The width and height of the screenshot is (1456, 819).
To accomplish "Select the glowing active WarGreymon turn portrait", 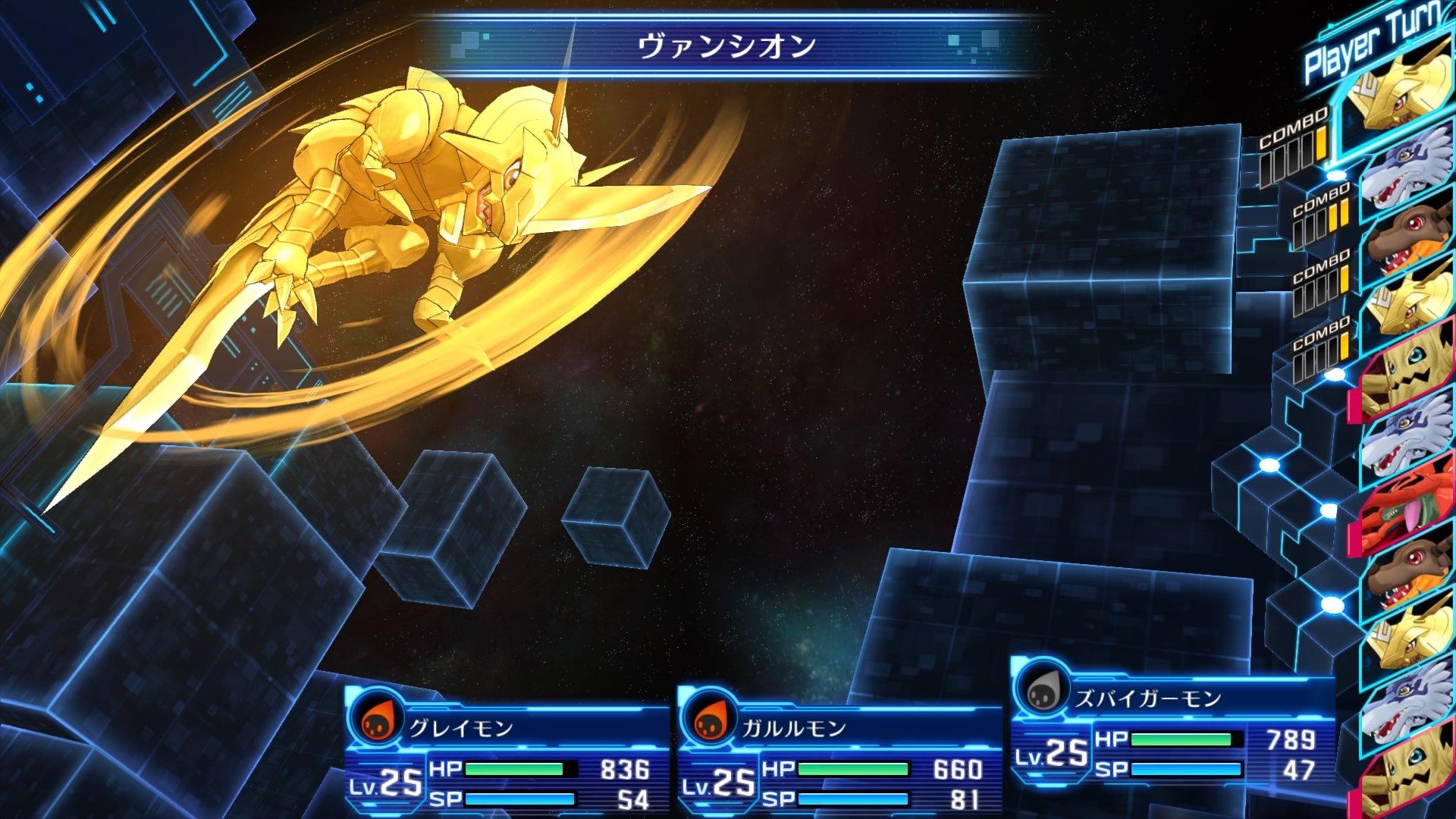I will pyautogui.click(x=1407, y=102).
